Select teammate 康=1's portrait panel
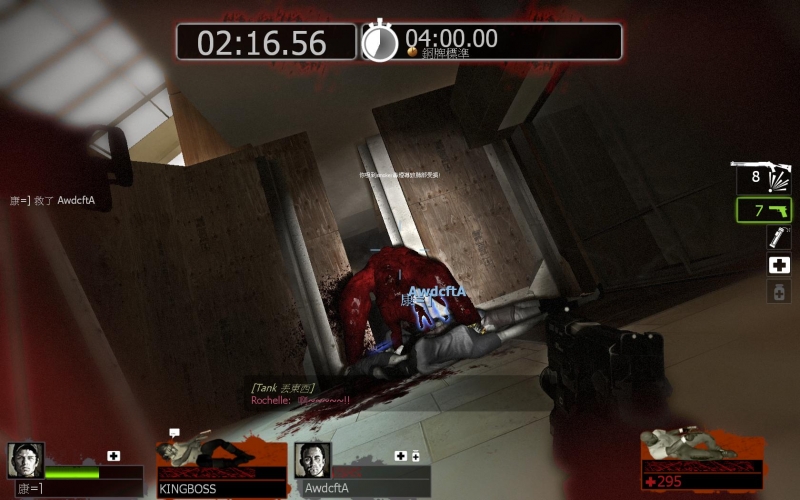The image size is (800, 500). [26, 460]
